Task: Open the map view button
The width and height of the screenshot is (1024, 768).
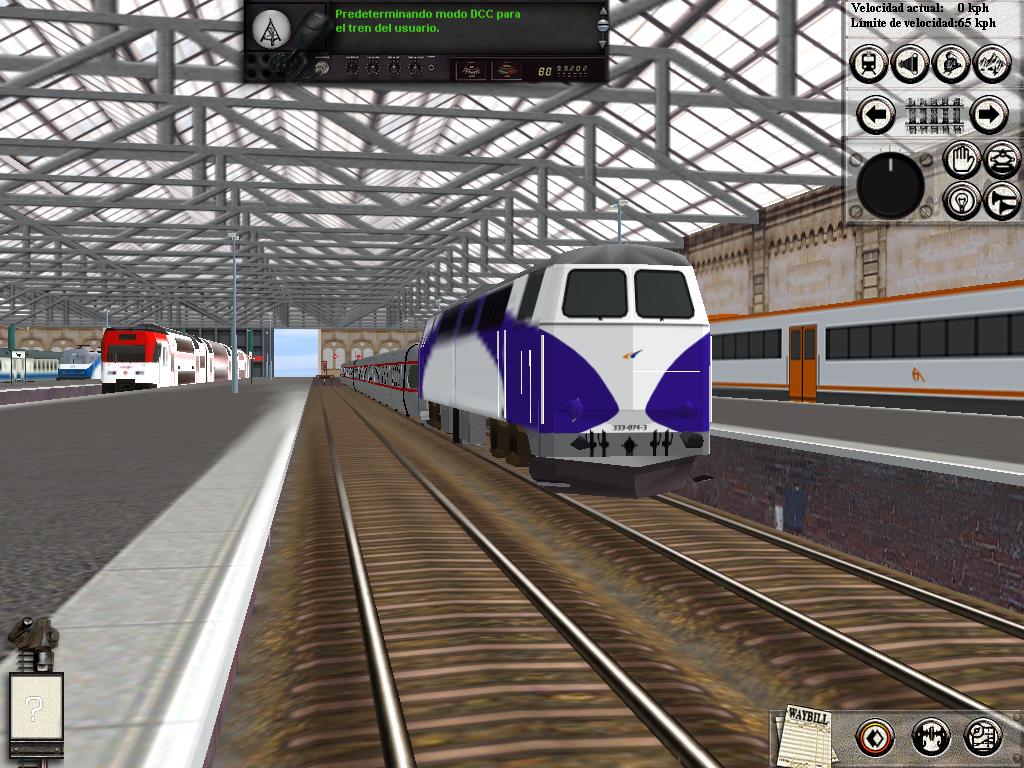Action: pyautogui.click(x=983, y=738)
